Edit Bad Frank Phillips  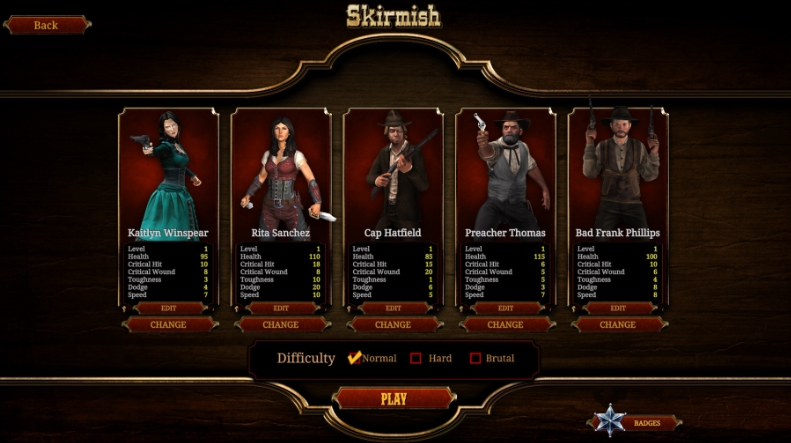(617, 308)
